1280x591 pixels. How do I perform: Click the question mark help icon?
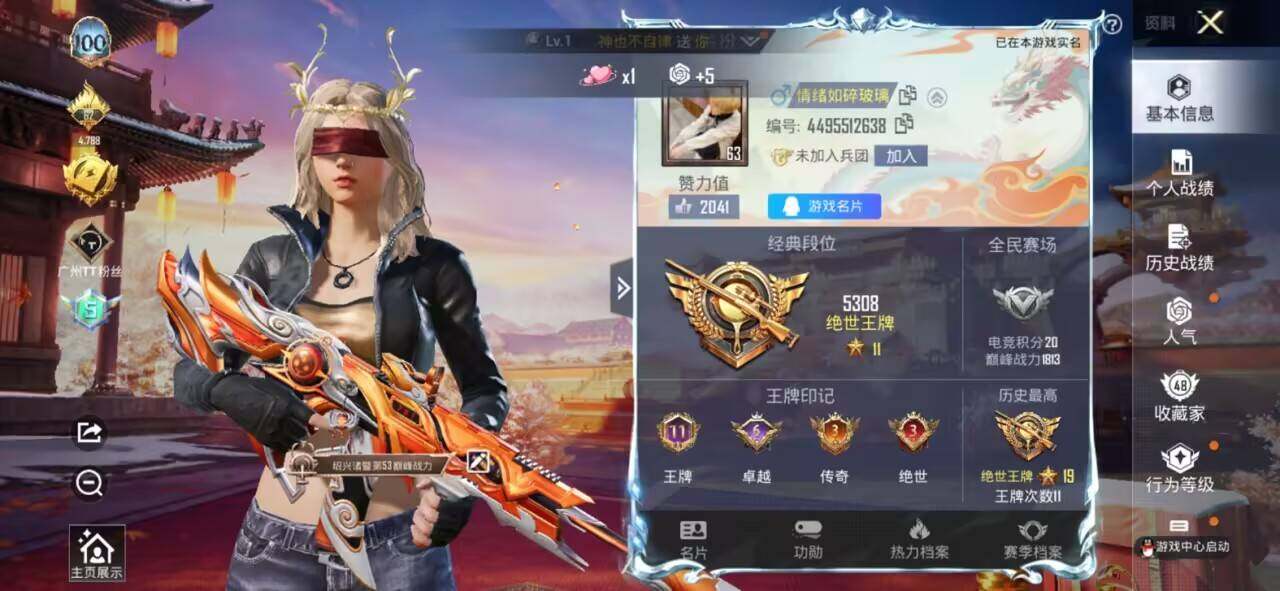[1111, 25]
